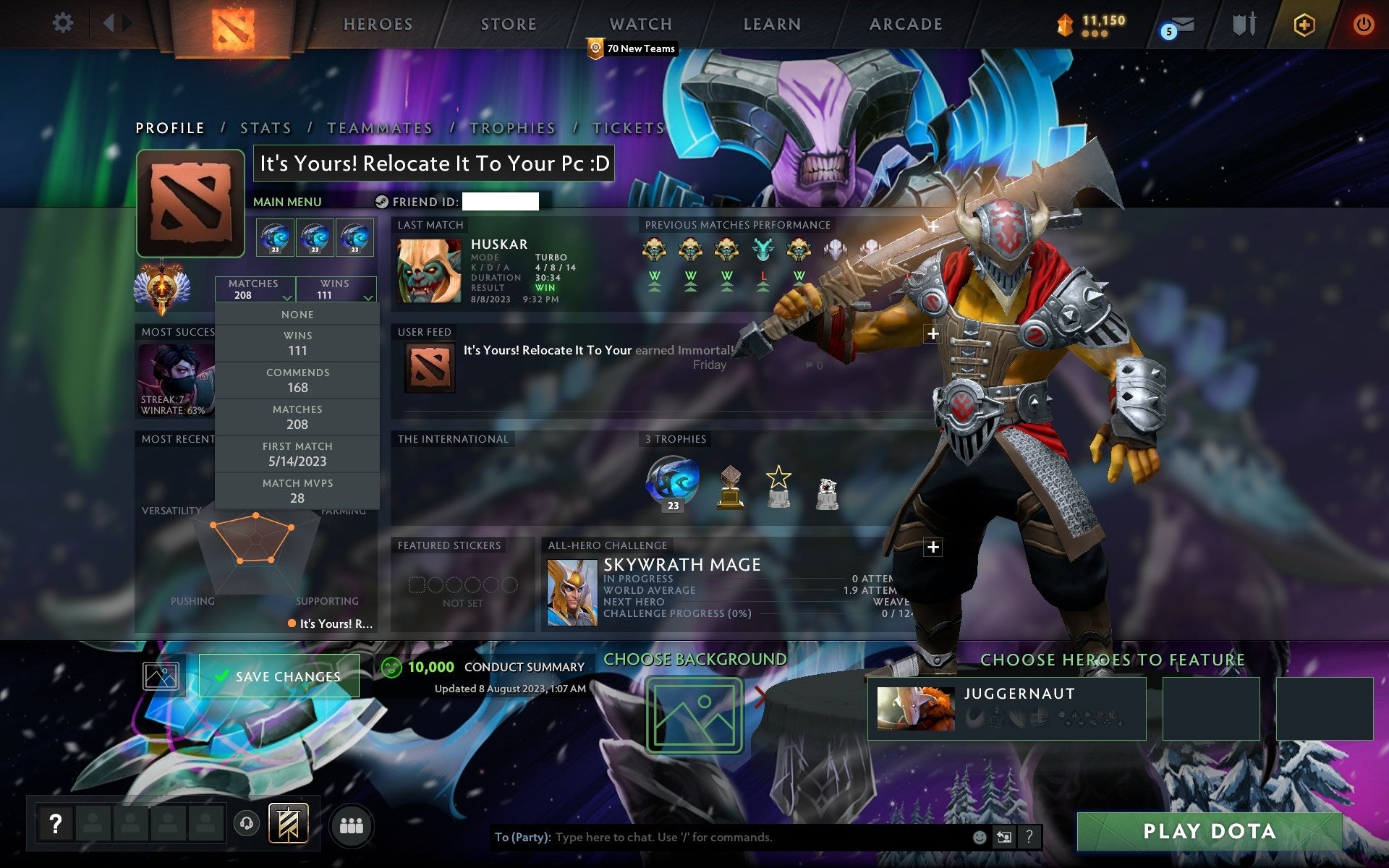Expand Previous Matches Performance with the plus
Image resolution: width=1389 pixels, height=868 pixels.
click(x=934, y=226)
